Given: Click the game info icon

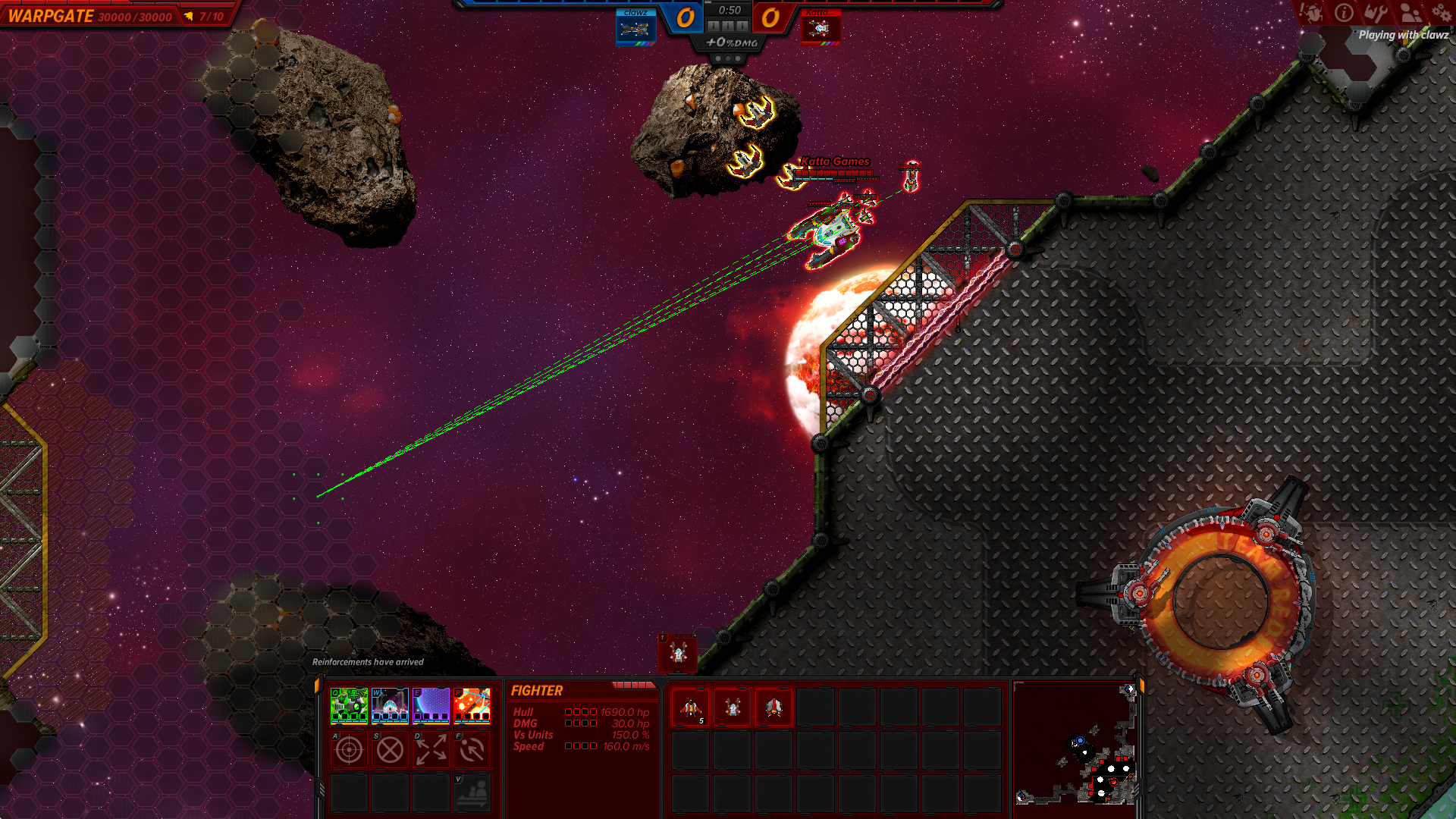Looking at the screenshot, I should (1344, 13).
